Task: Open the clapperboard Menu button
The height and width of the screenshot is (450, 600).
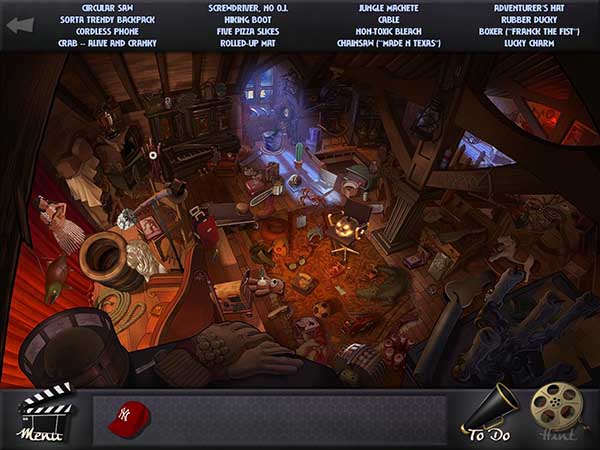Action: [x=41, y=414]
